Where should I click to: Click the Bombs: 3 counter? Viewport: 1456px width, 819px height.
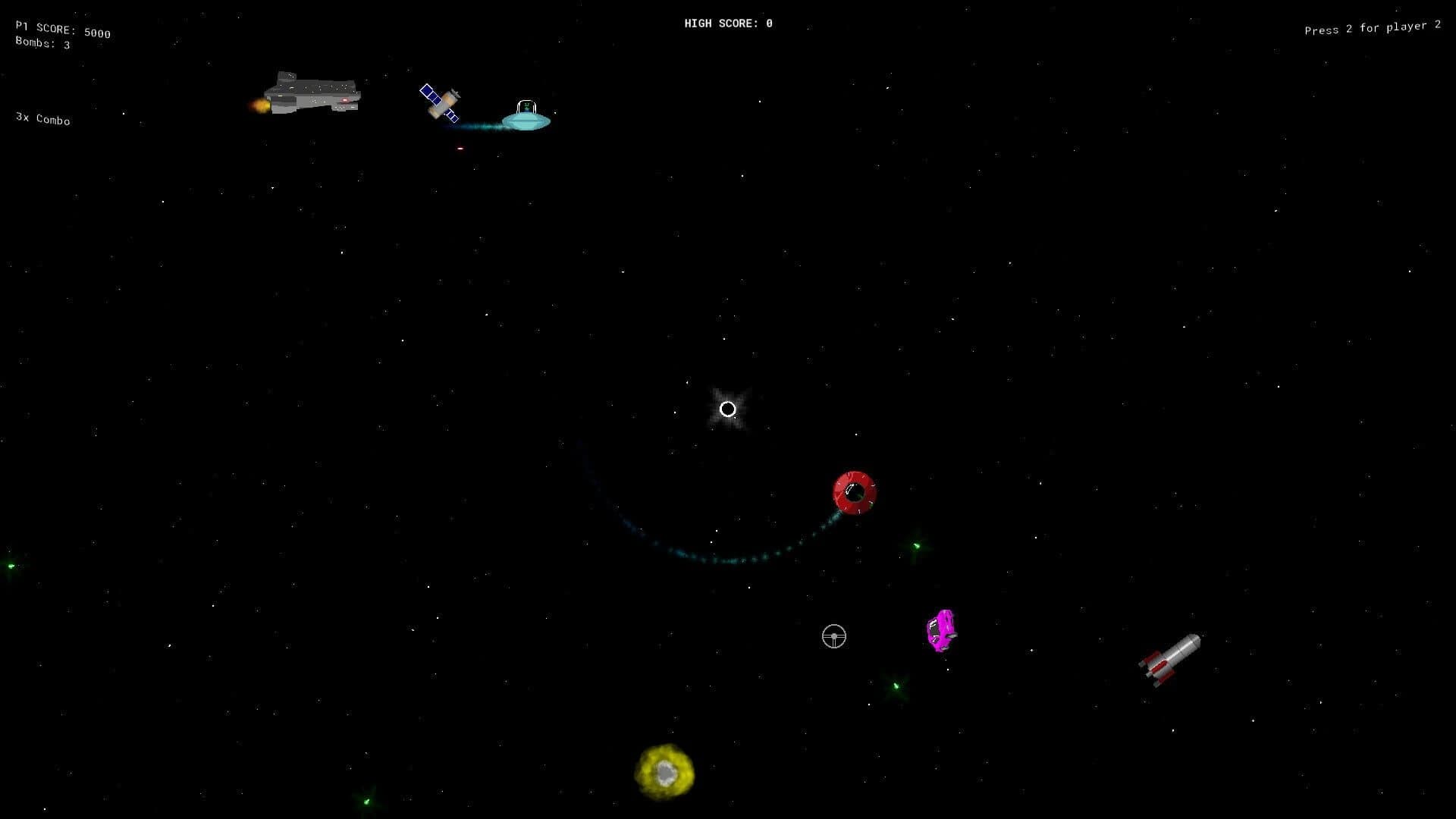coord(42,44)
